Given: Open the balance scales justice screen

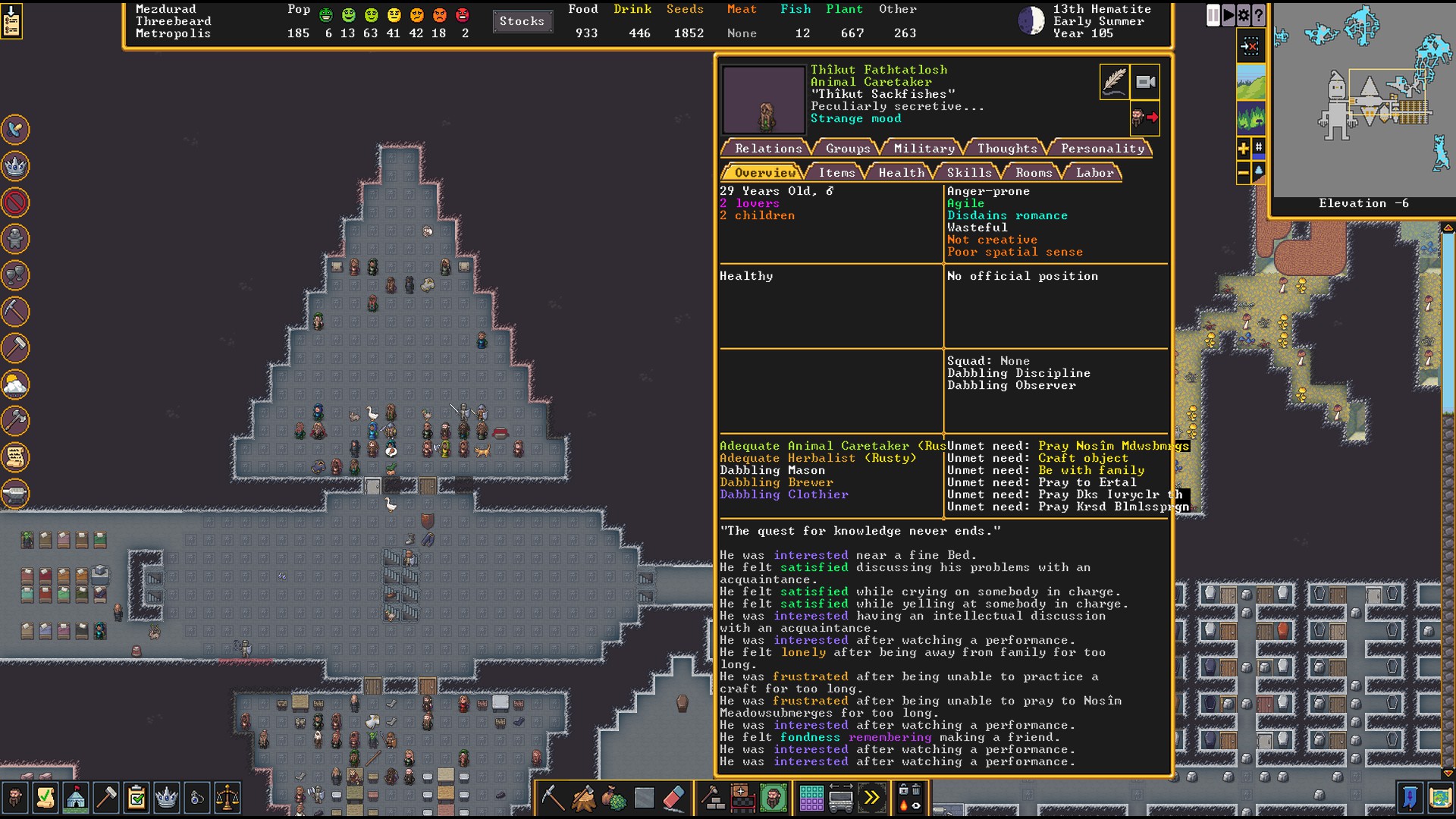Looking at the screenshot, I should pos(227,798).
